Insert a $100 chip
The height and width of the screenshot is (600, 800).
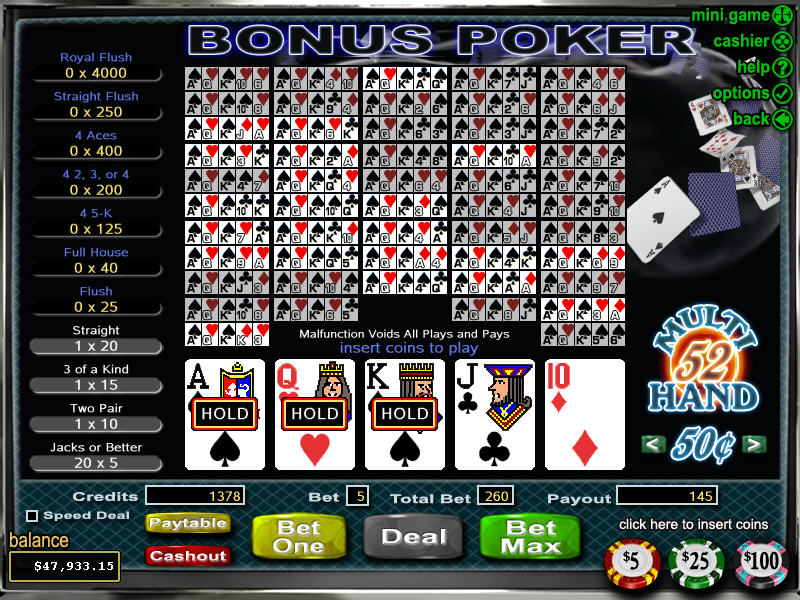click(761, 561)
